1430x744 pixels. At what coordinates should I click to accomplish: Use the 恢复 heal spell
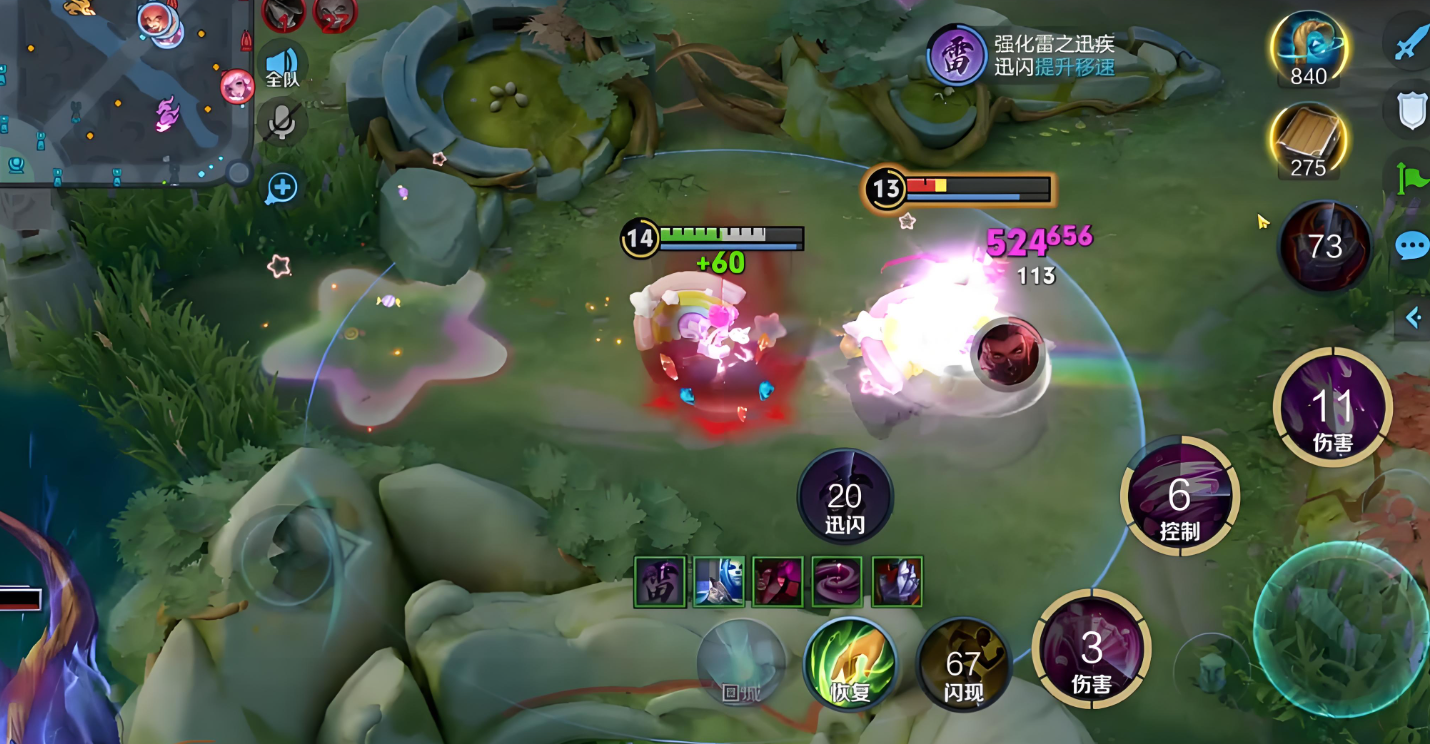click(x=849, y=664)
